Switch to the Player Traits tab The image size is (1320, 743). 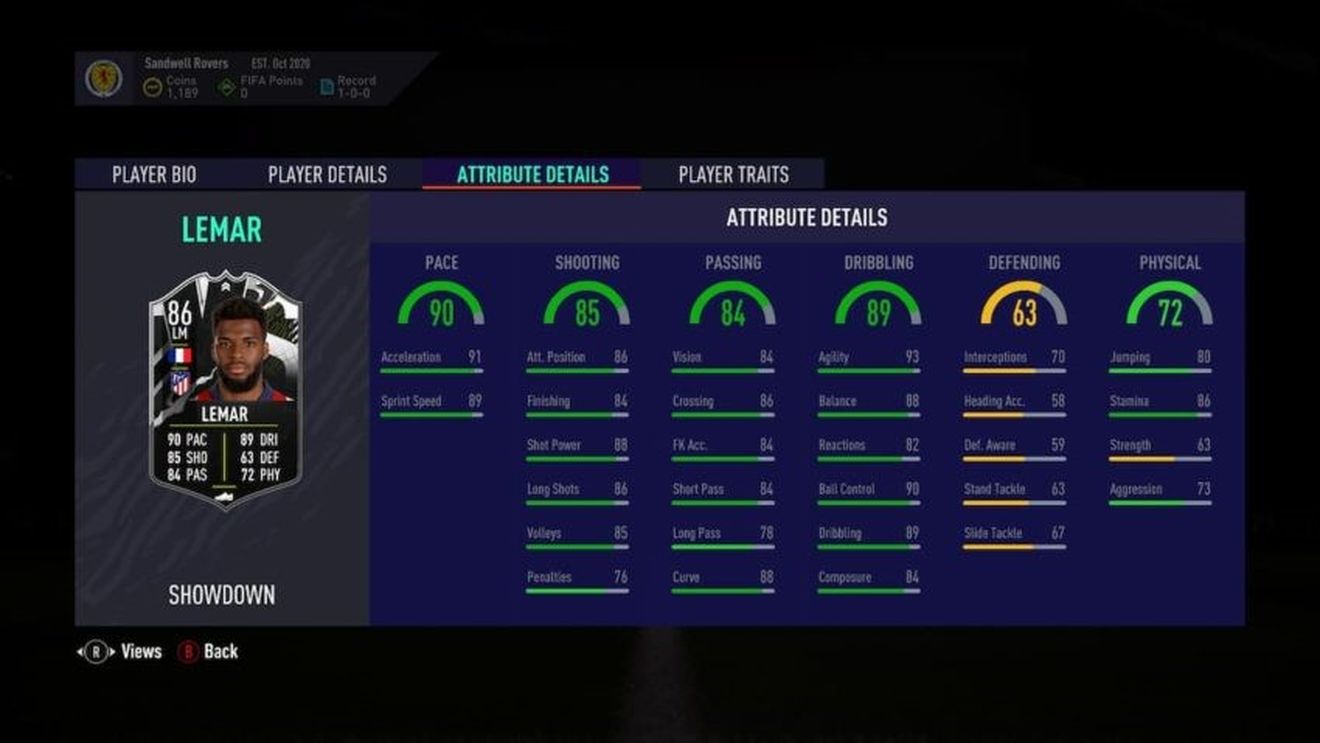click(x=733, y=174)
